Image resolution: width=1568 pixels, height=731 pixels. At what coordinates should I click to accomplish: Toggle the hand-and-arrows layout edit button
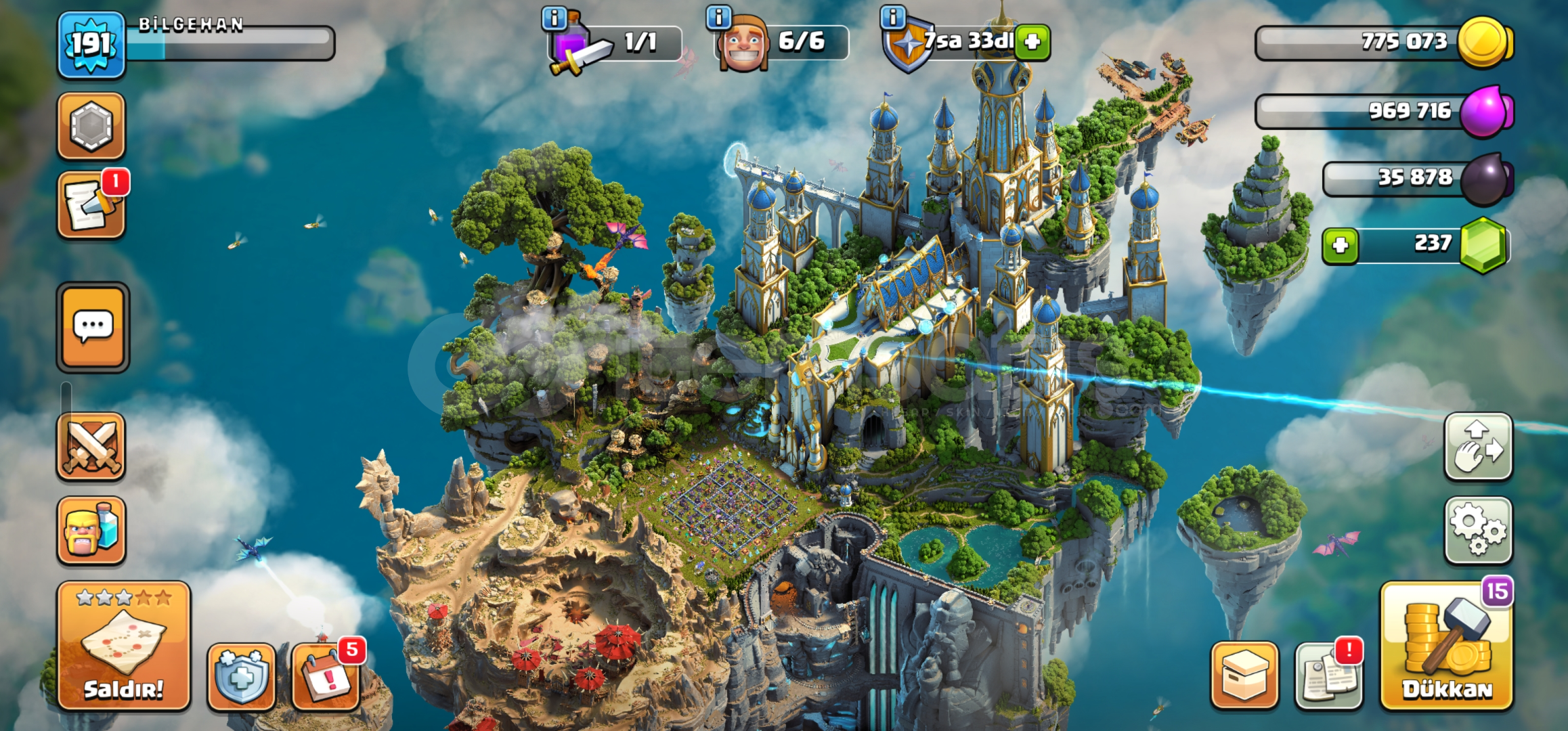pos(1478,447)
